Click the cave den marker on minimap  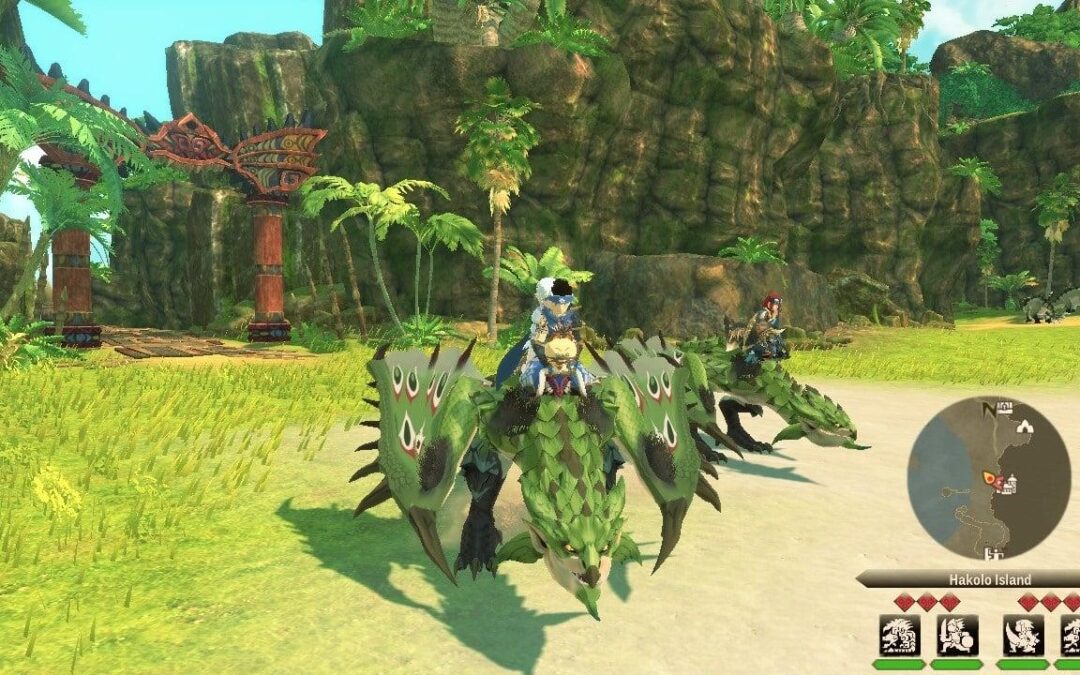[x=1023, y=425]
